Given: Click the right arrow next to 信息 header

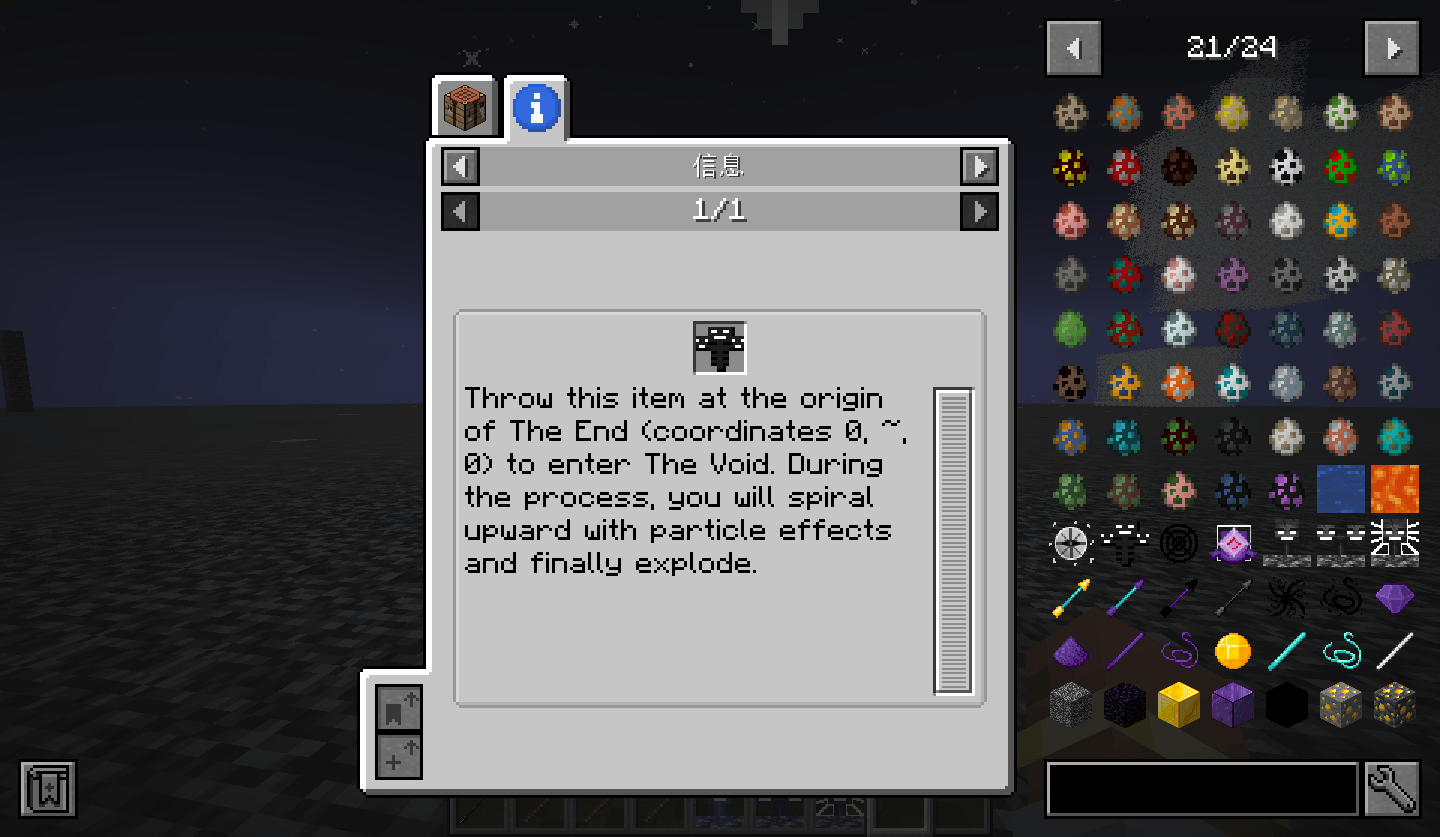Looking at the screenshot, I should tap(979, 167).
